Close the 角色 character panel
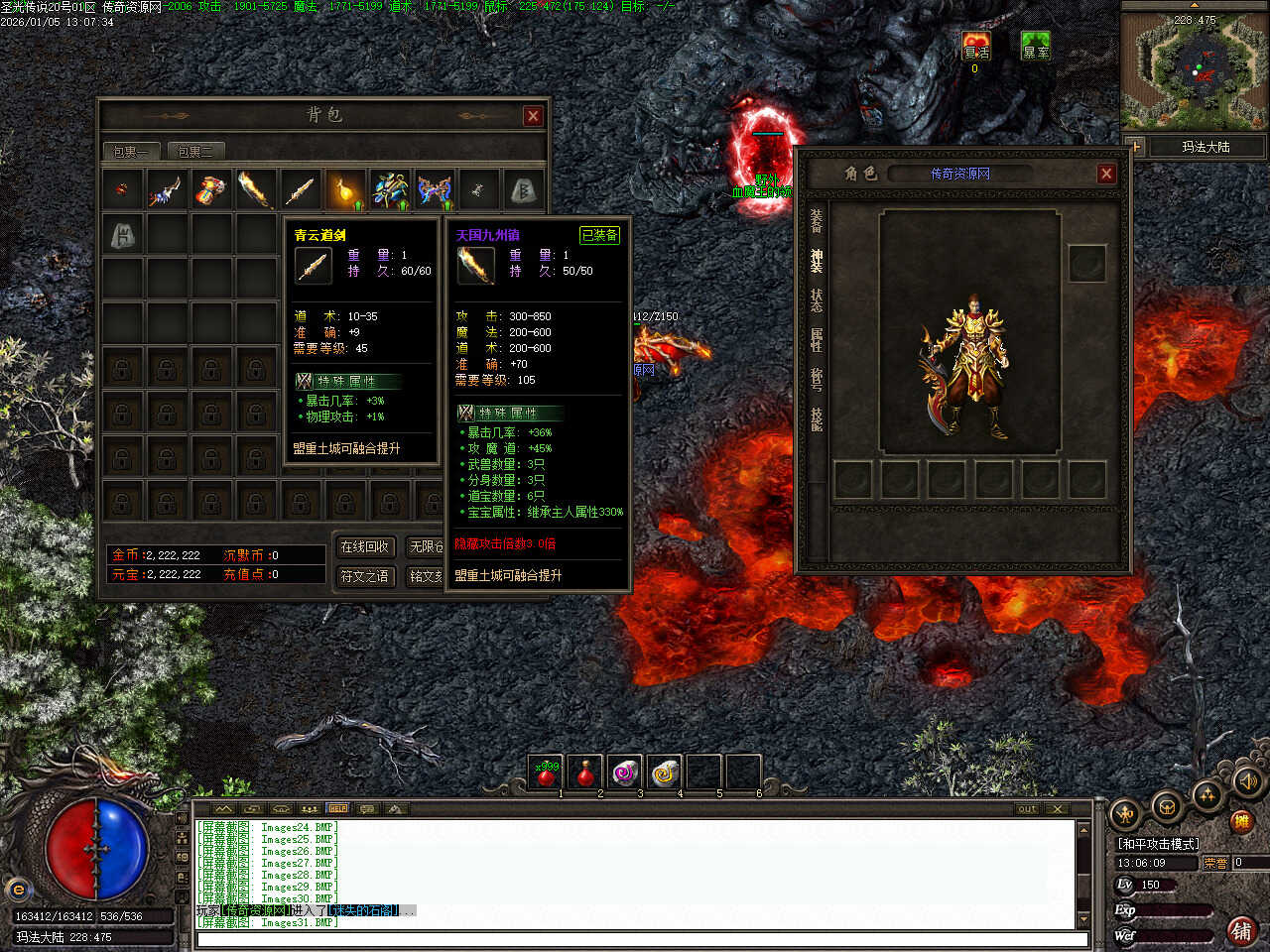 tap(1106, 174)
